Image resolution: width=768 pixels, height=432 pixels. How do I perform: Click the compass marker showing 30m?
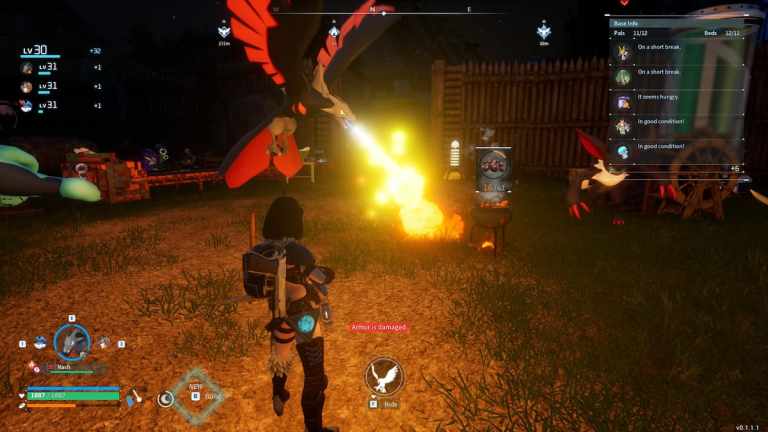pos(544,32)
